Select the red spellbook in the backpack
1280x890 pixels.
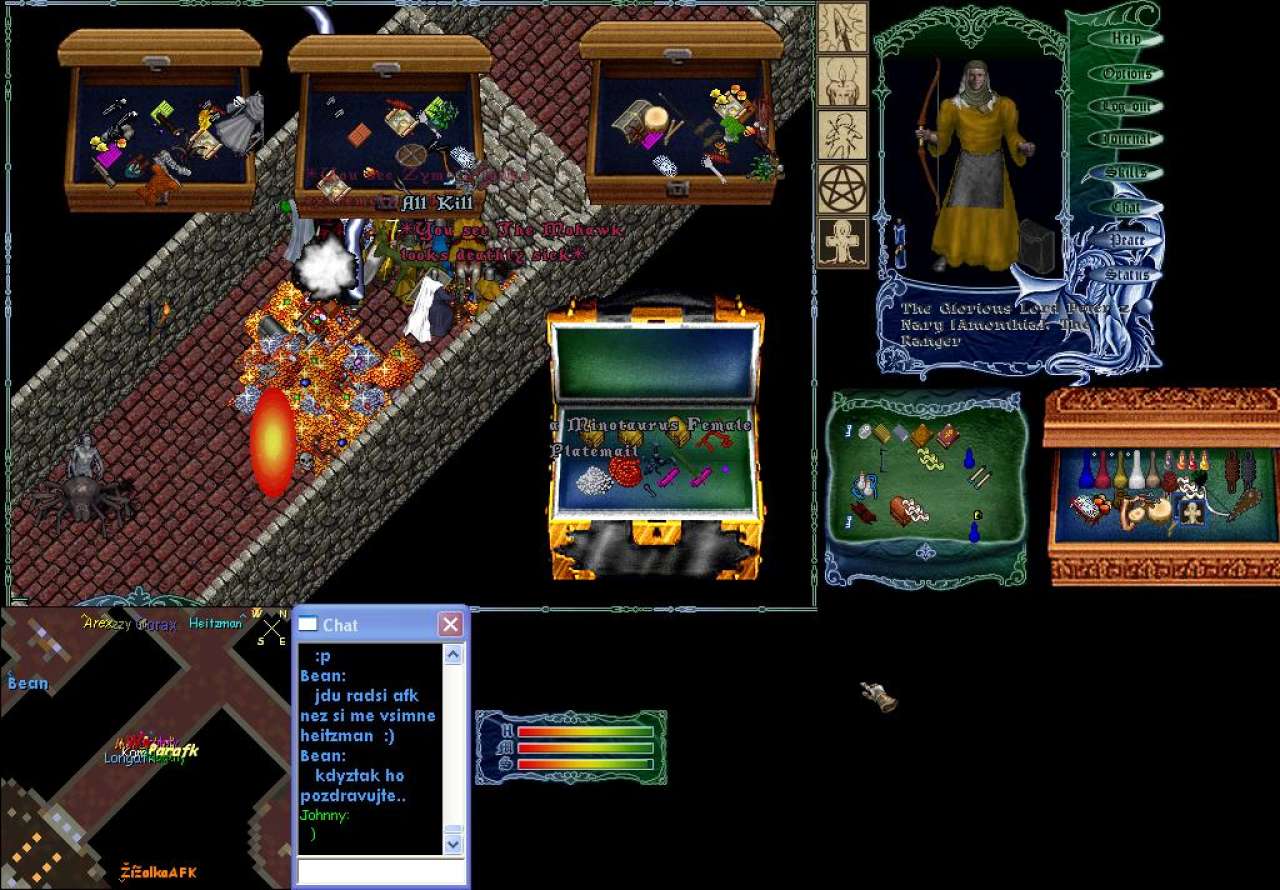[x=947, y=435]
